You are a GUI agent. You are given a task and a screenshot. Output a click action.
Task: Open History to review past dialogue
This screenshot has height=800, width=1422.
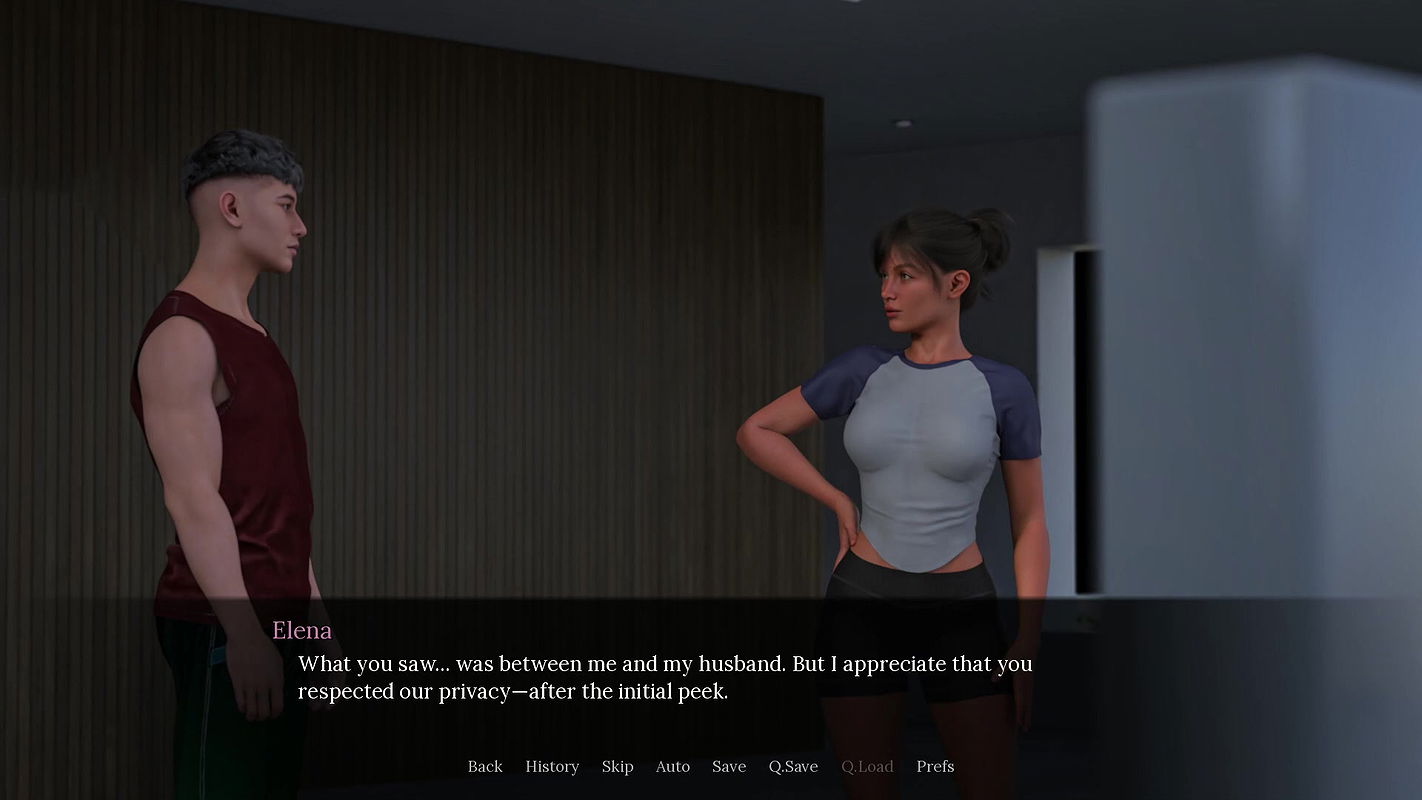pos(551,766)
